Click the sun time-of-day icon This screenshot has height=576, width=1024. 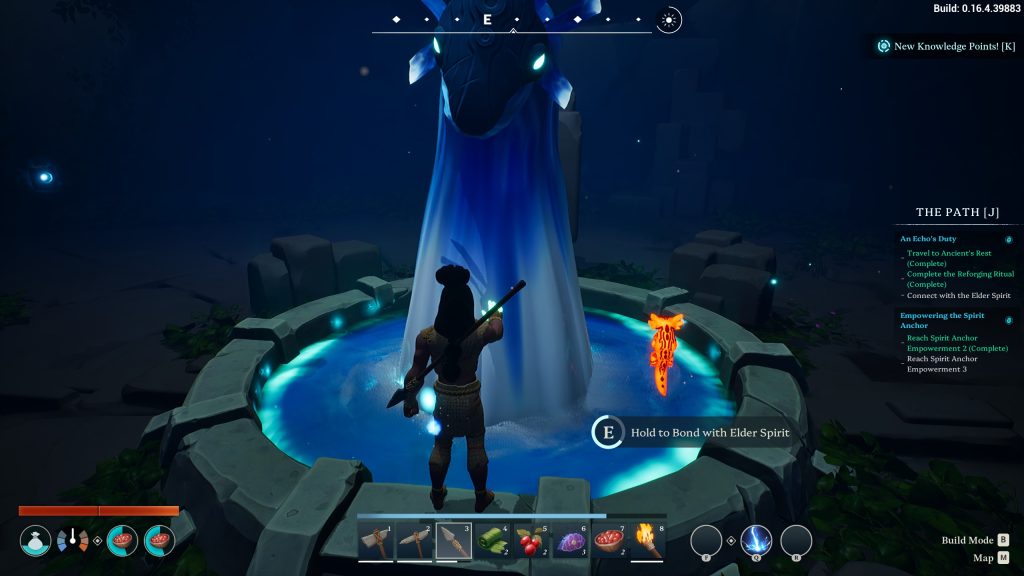(669, 20)
